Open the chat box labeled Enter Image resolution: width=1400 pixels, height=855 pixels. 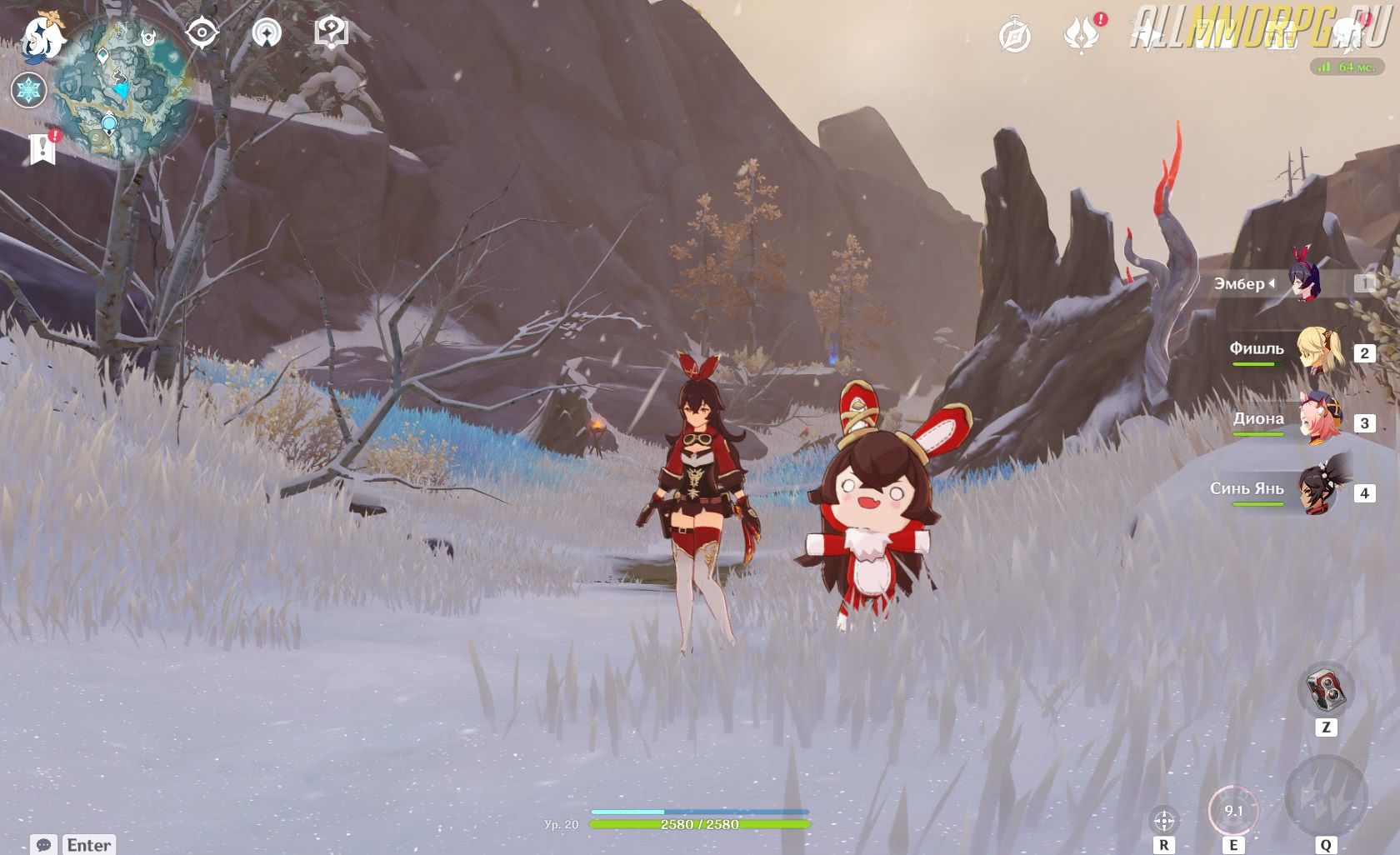pyautogui.click(x=73, y=844)
